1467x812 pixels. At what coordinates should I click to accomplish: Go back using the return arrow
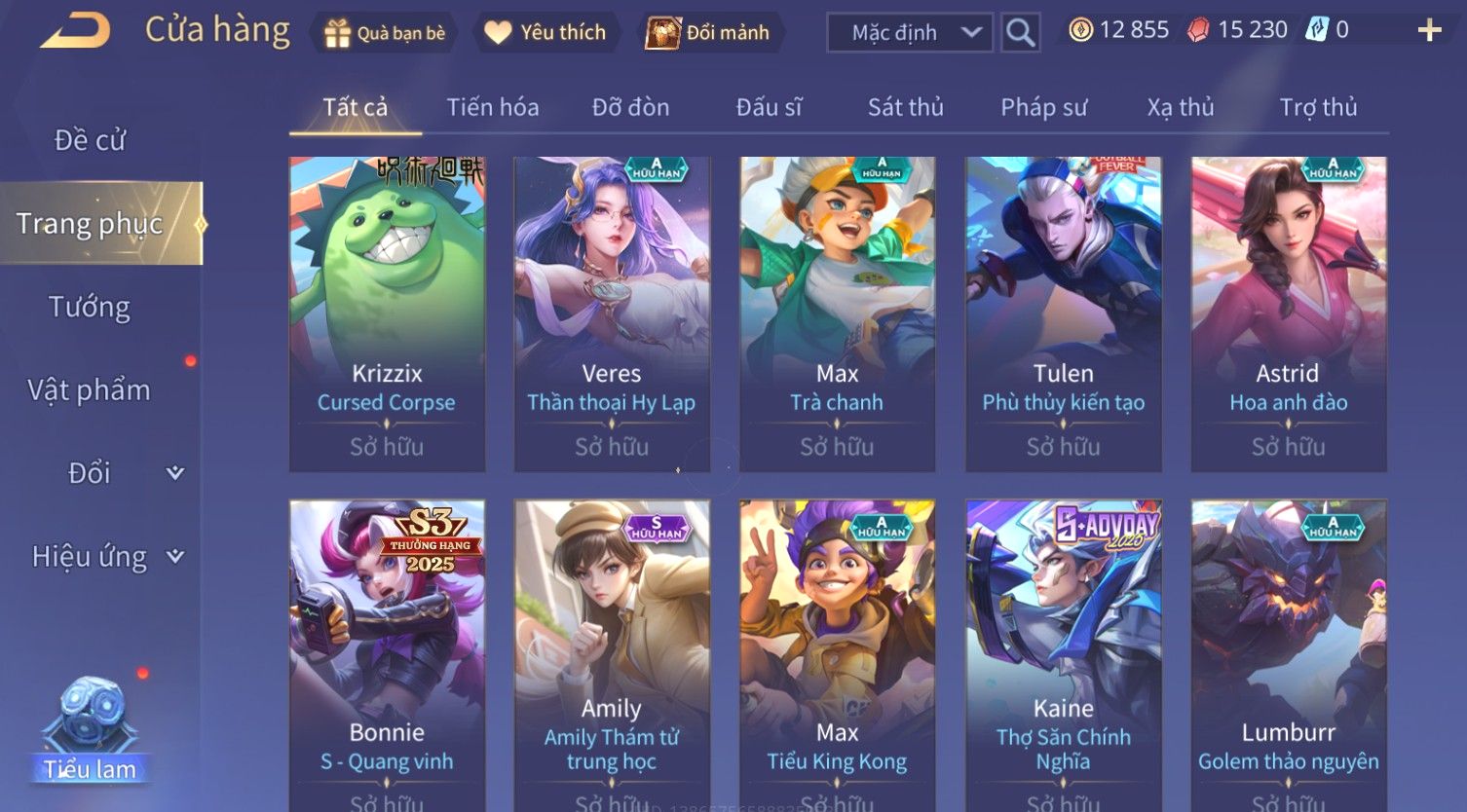click(x=75, y=31)
